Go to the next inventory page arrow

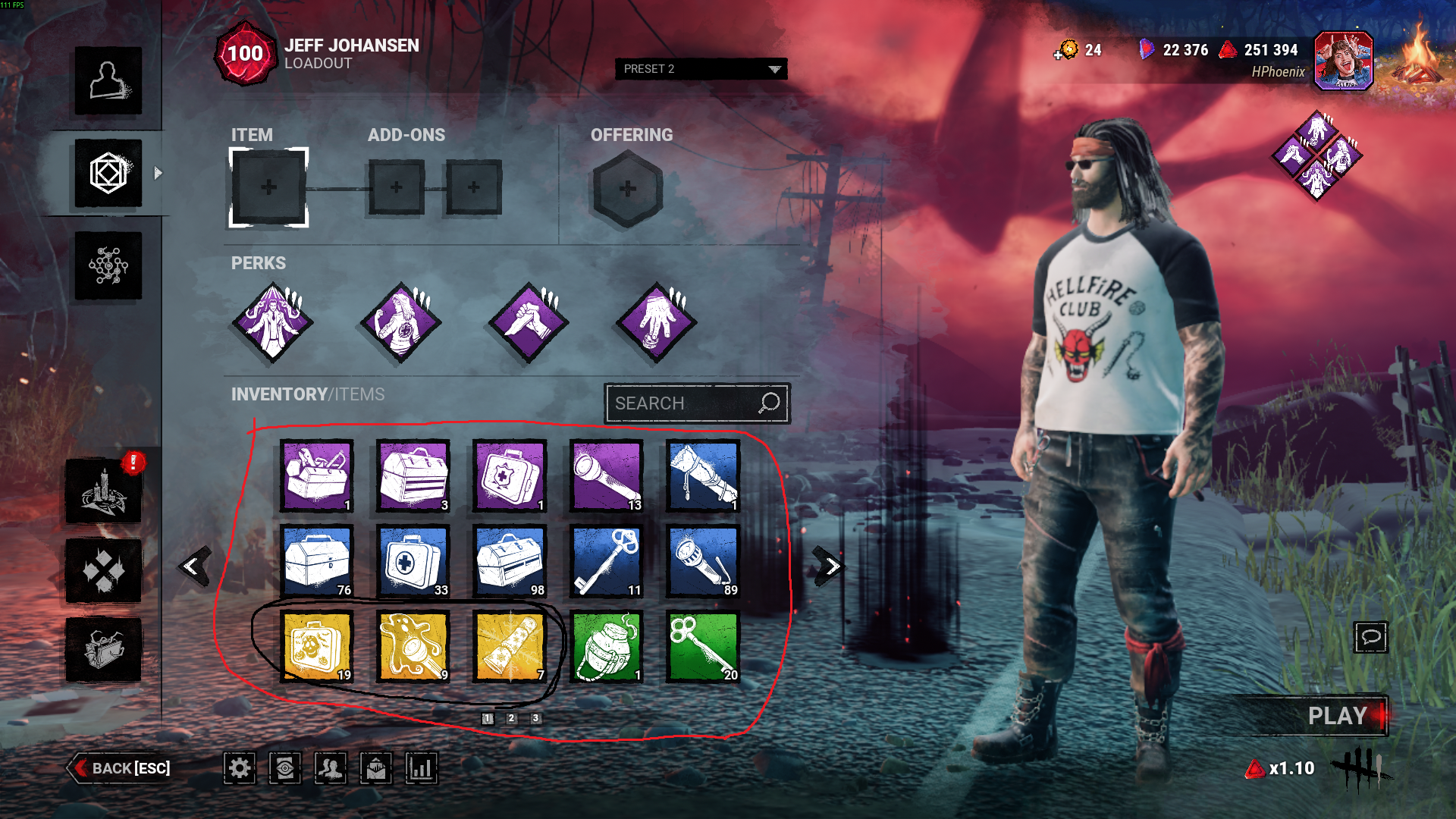click(830, 566)
